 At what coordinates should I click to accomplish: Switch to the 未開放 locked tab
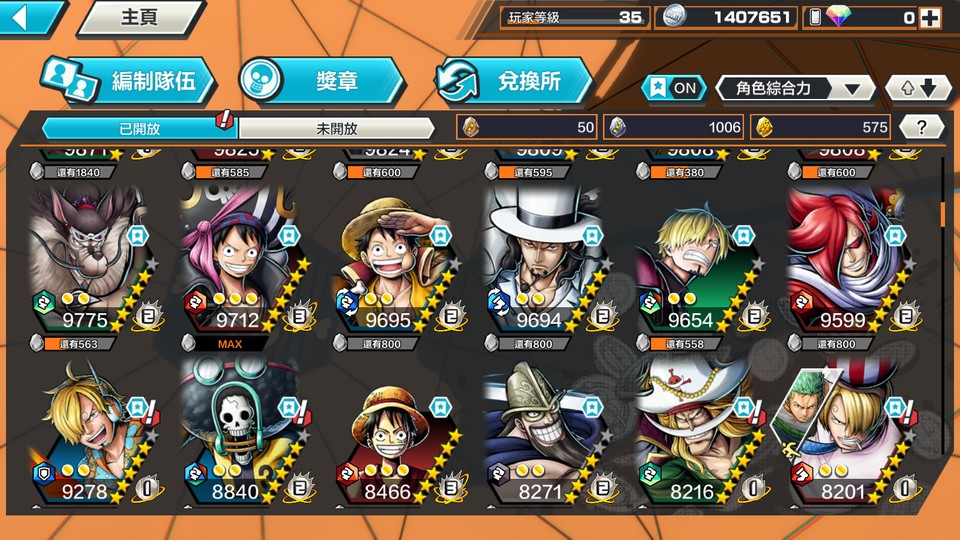(x=336, y=128)
